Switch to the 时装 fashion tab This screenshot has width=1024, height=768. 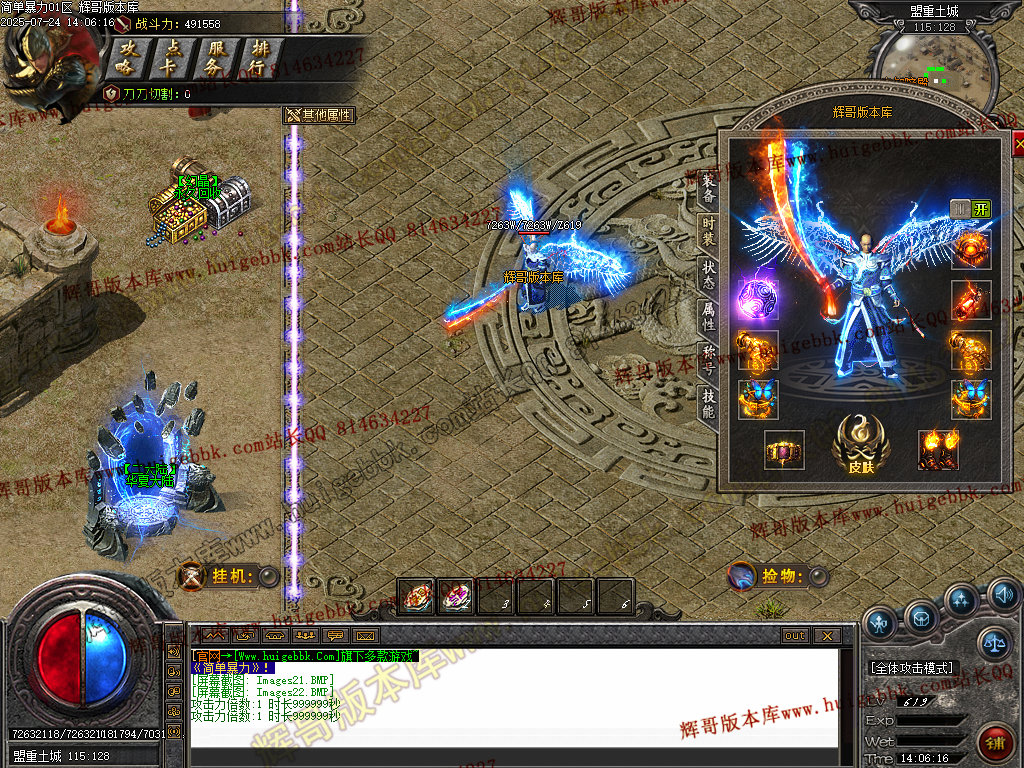tap(708, 234)
